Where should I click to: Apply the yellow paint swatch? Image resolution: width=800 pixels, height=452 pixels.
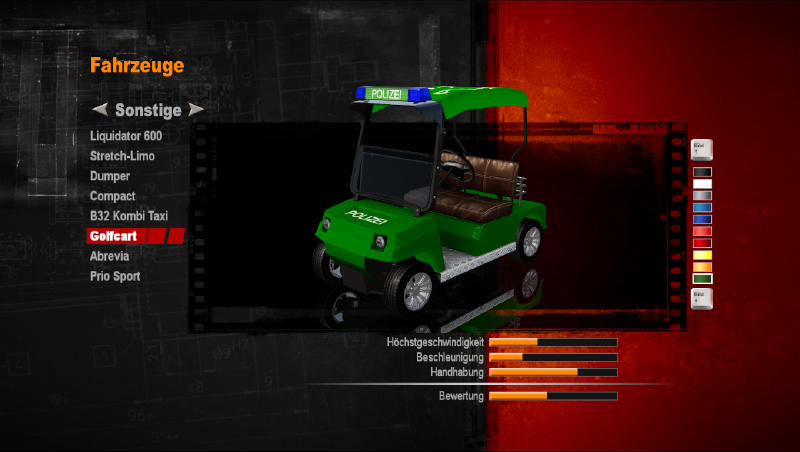coord(702,255)
